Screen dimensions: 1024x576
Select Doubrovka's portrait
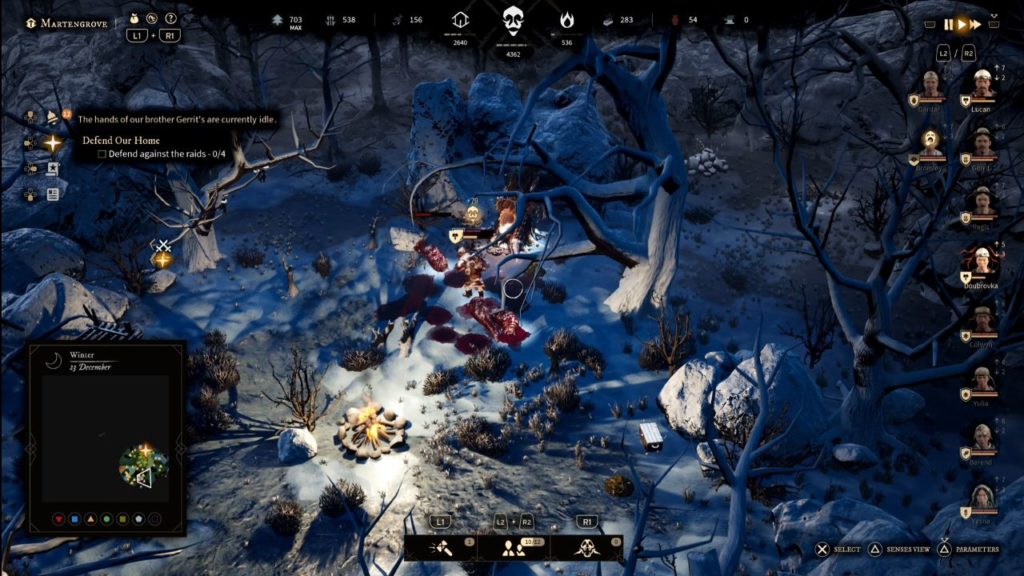click(x=982, y=263)
